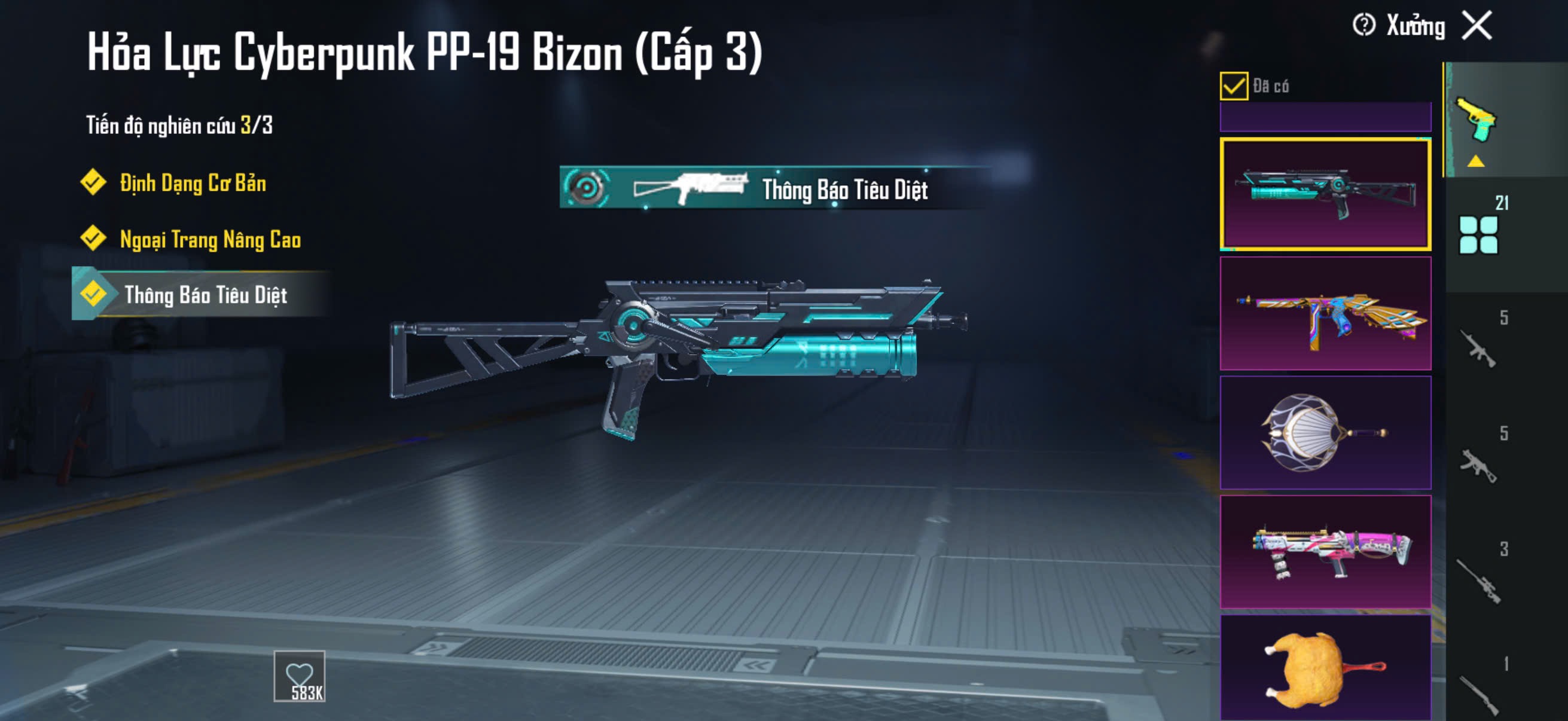
Task: Select the roast chicken pan skin thumbnail
Action: pyautogui.click(x=1325, y=668)
